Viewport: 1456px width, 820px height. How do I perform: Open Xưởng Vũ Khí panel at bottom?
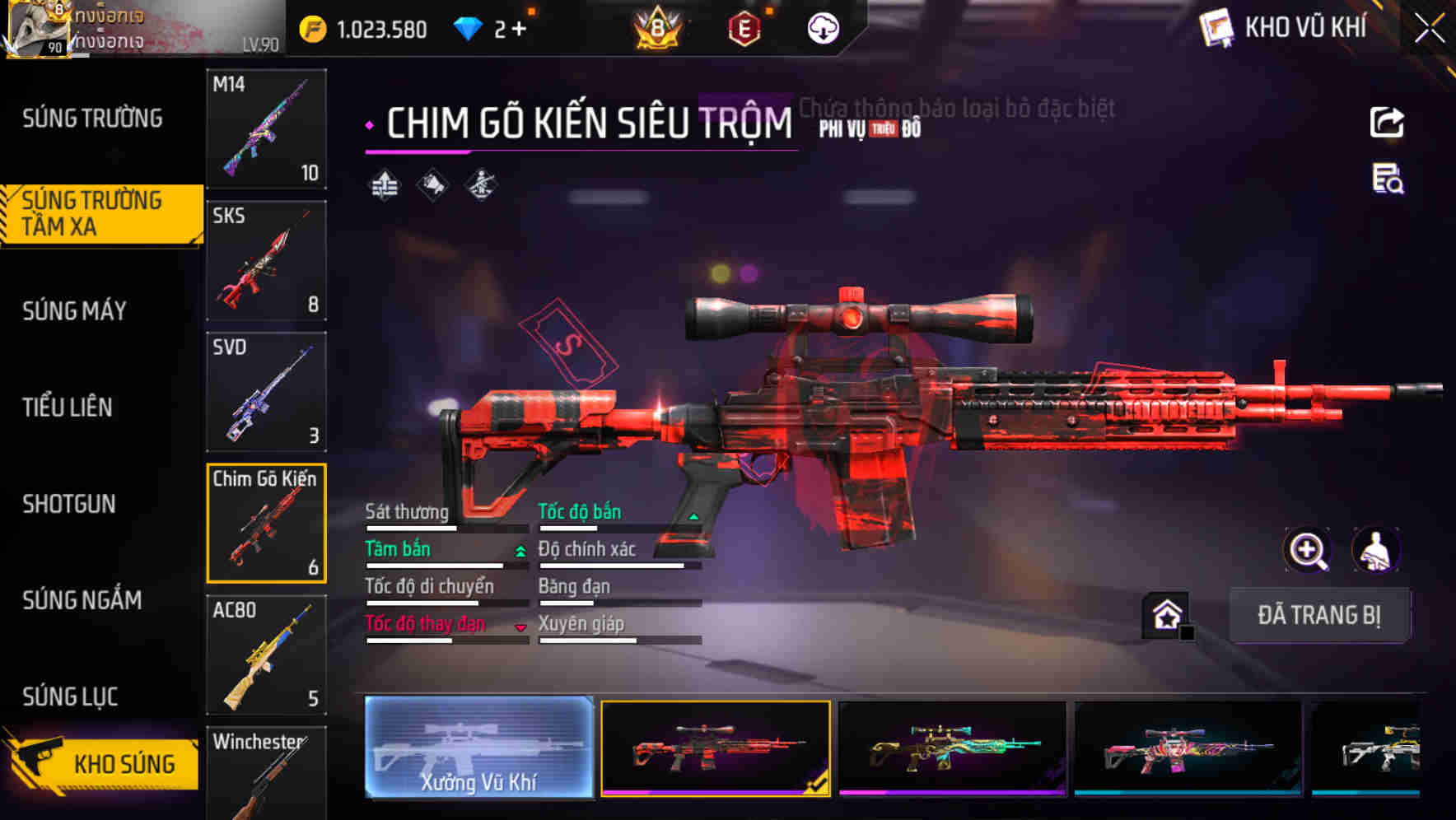tap(478, 748)
